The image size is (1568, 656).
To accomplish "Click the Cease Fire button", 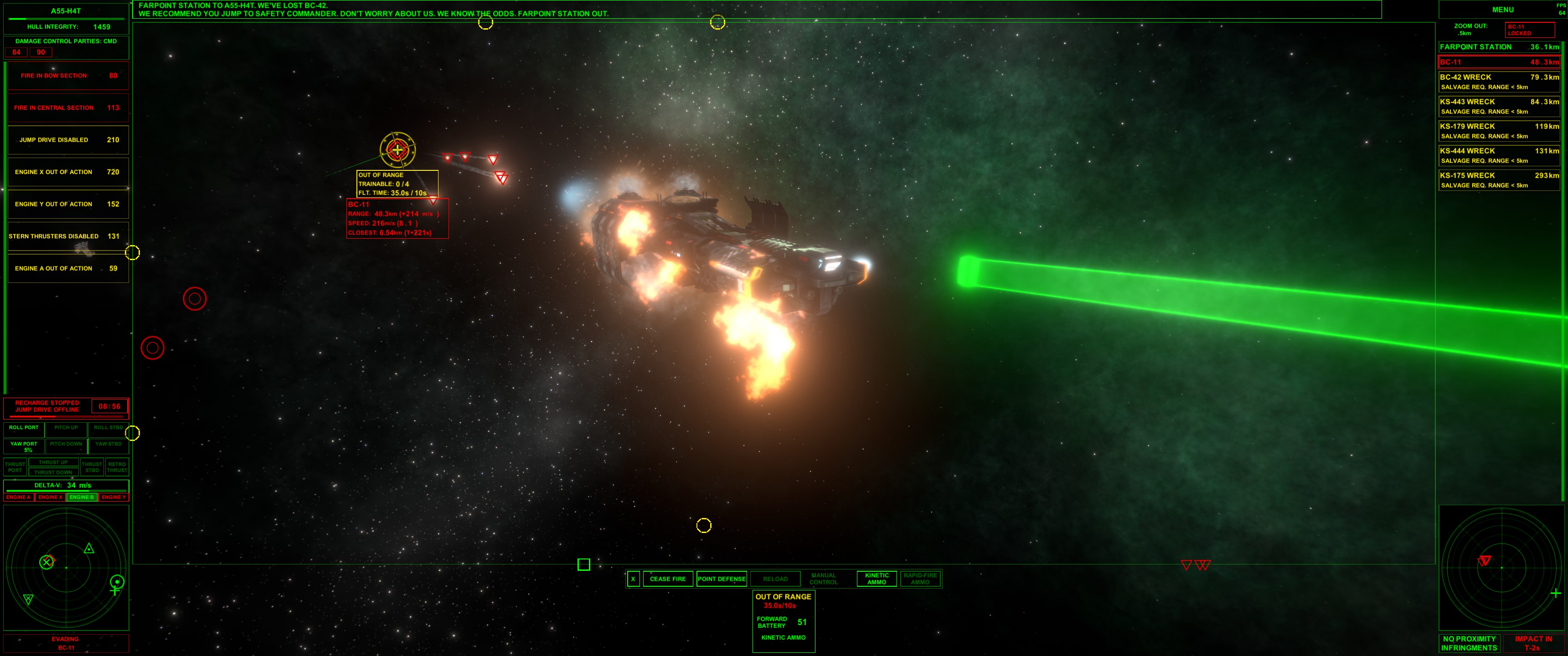I will tap(667, 579).
